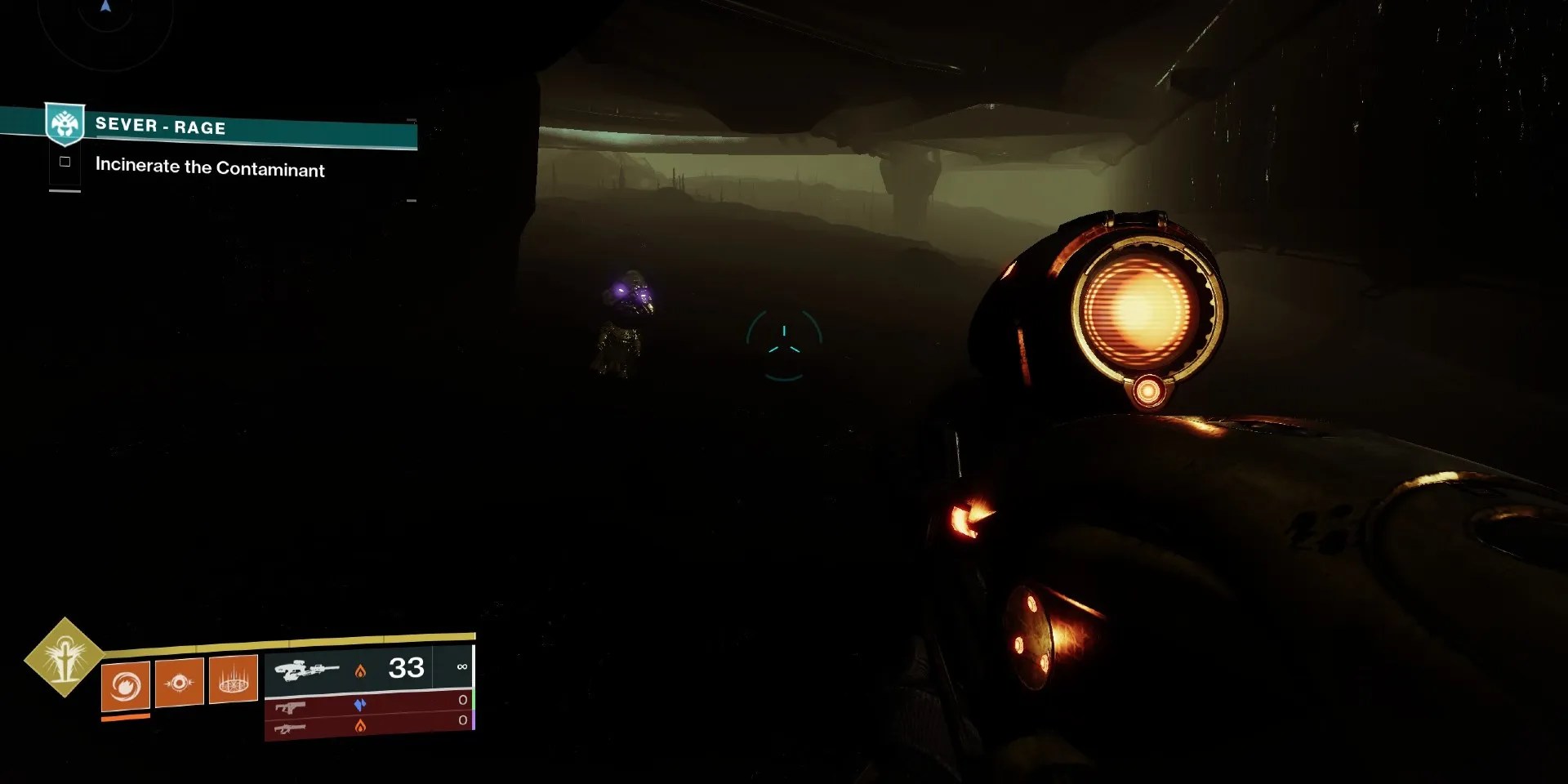Screen dimensions: 1568x784
Task: Click the Sever quest shield emblem
Action: [65, 124]
